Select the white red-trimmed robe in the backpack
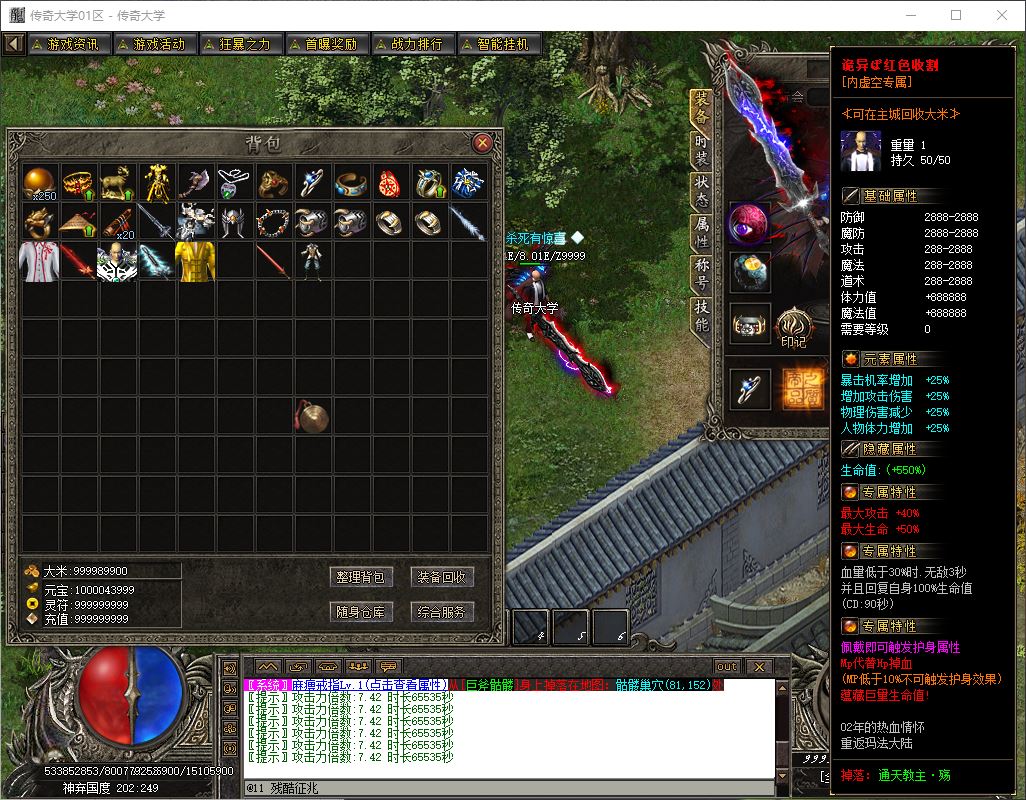 click(x=41, y=260)
